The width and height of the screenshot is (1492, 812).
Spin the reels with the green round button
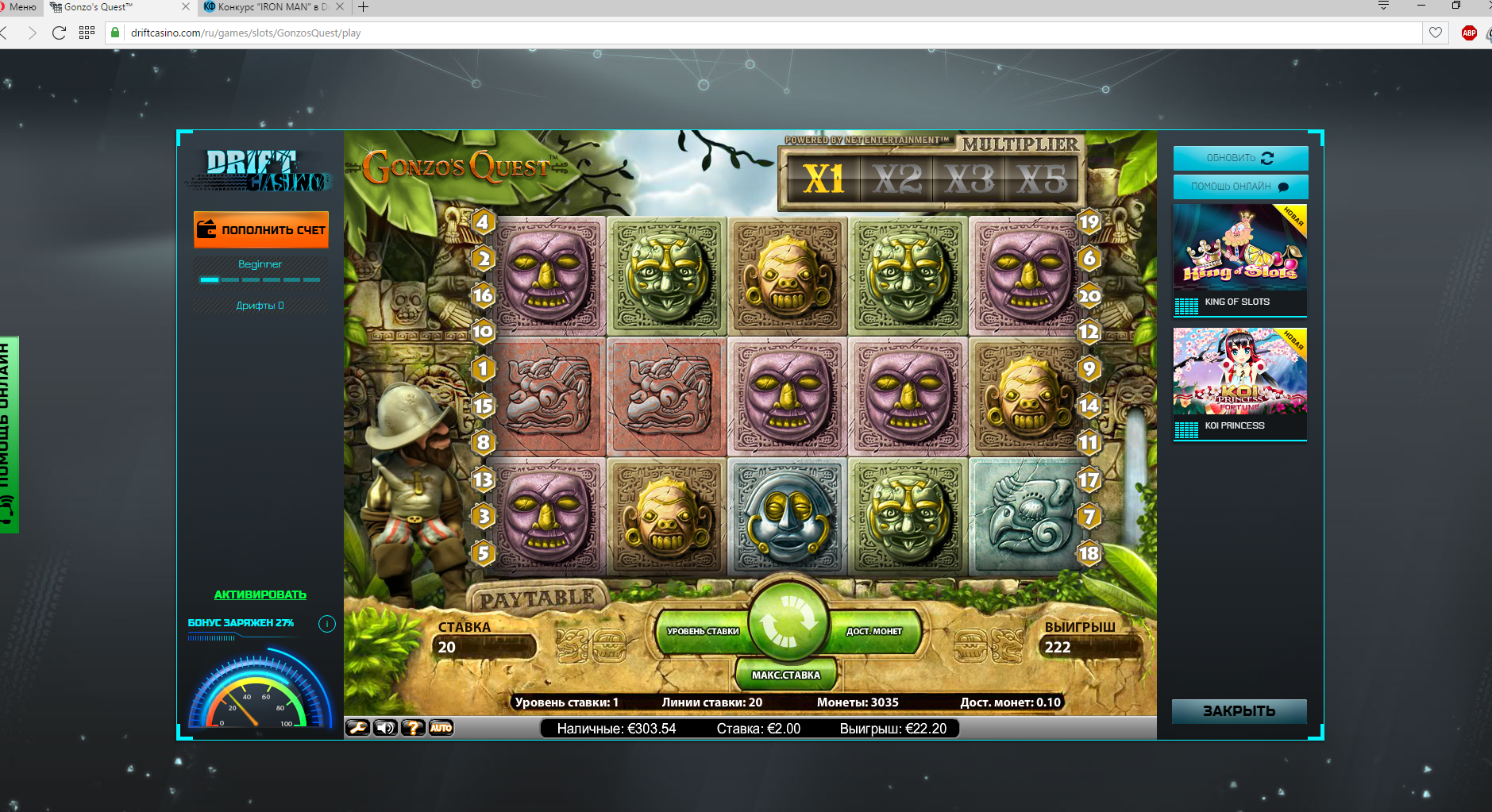[788, 623]
